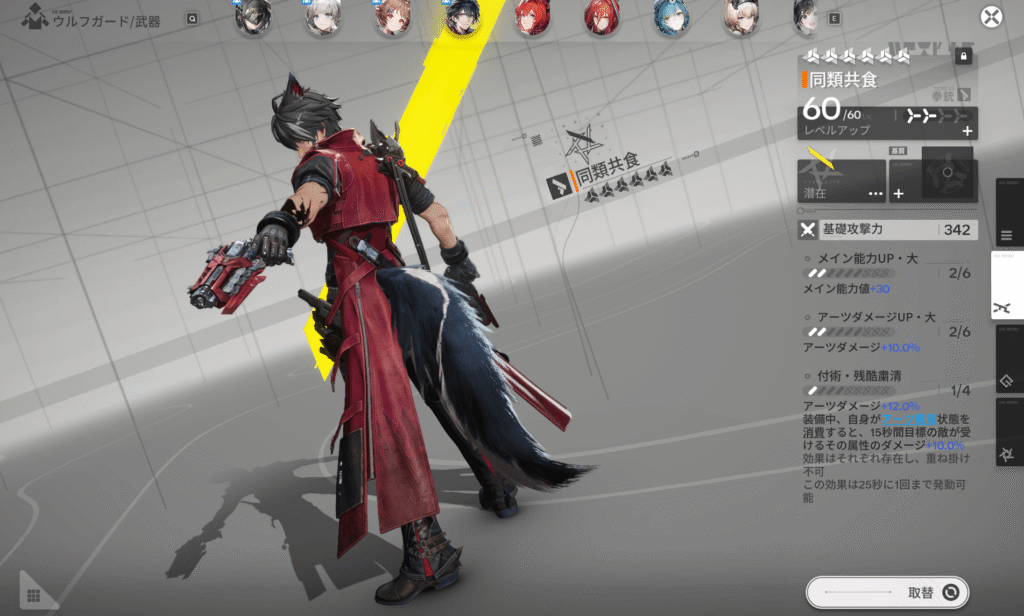Select the blue-haired operator portrait
This screenshot has width=1024, height=616.
670,18
